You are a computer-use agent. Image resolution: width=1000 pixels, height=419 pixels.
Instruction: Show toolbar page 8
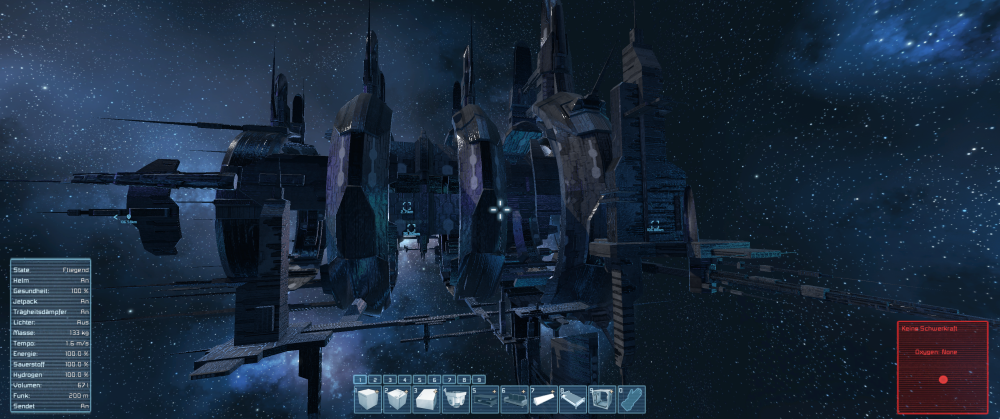tap(465, 380)
